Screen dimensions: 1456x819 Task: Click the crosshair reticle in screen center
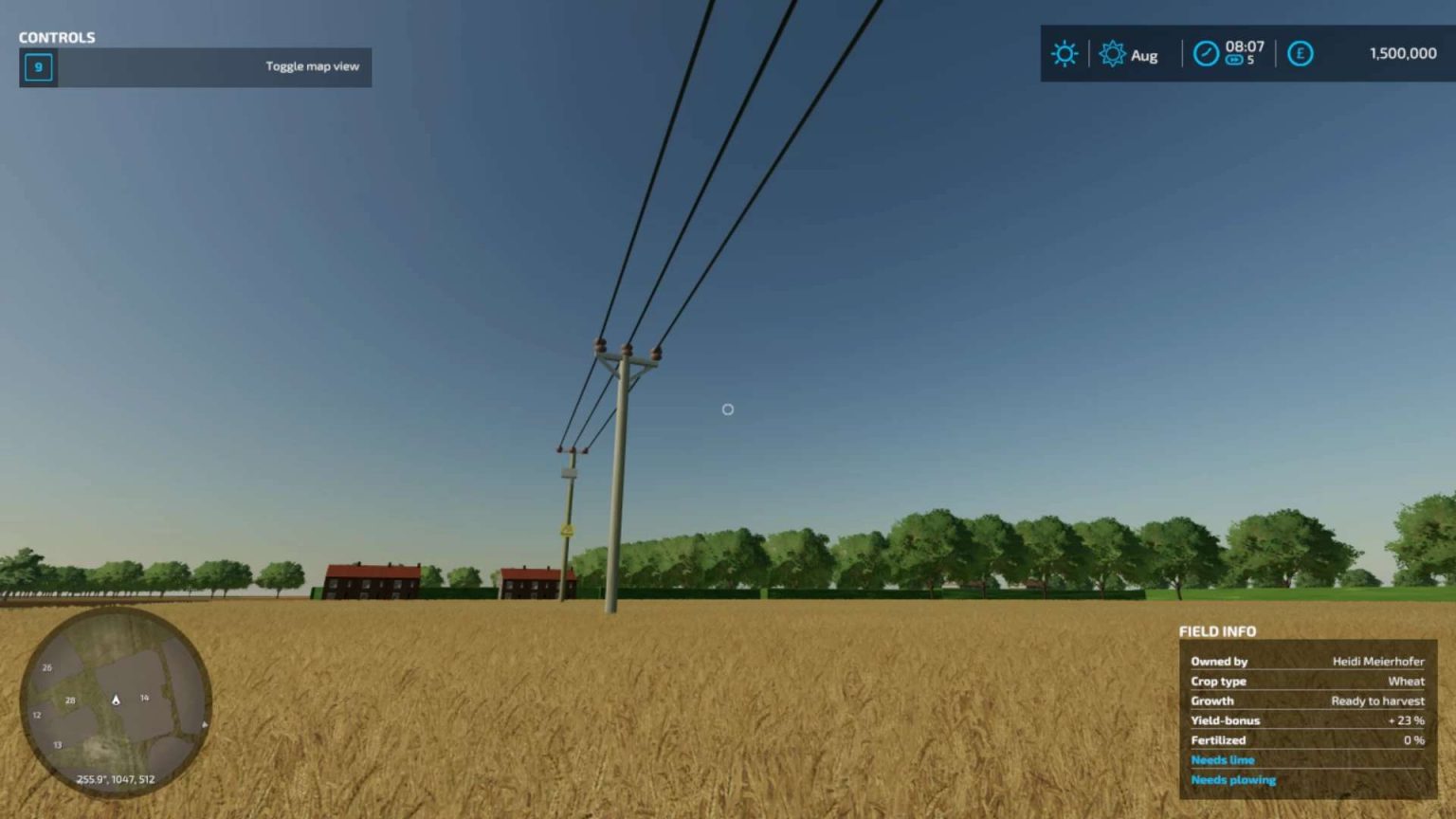727,409
